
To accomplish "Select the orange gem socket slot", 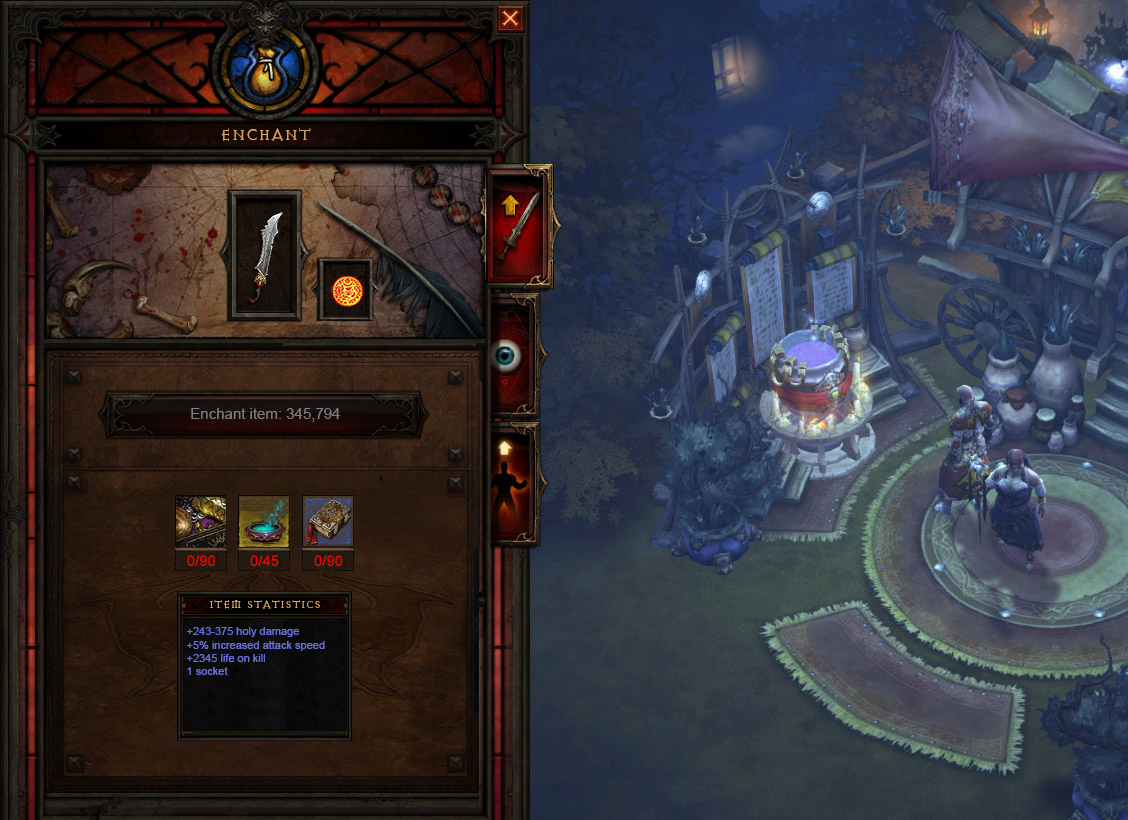I will pos(345,290).
